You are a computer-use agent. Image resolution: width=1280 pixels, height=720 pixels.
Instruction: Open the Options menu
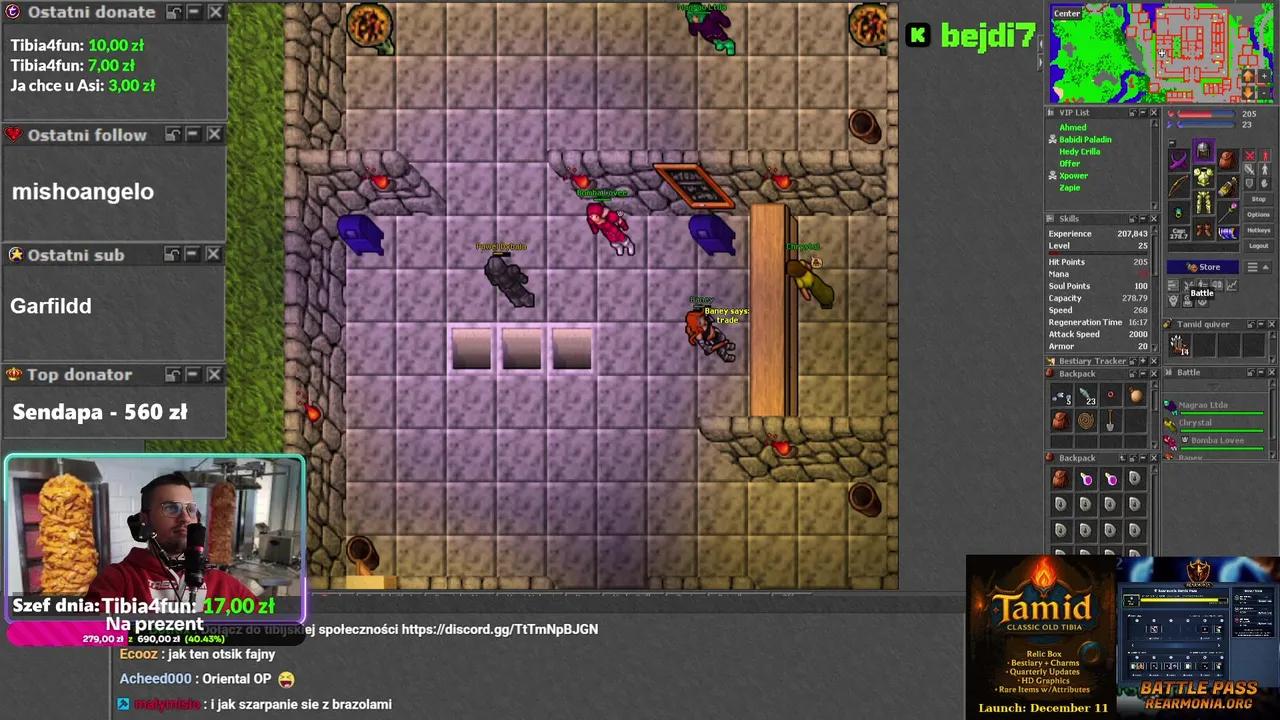1259,214
